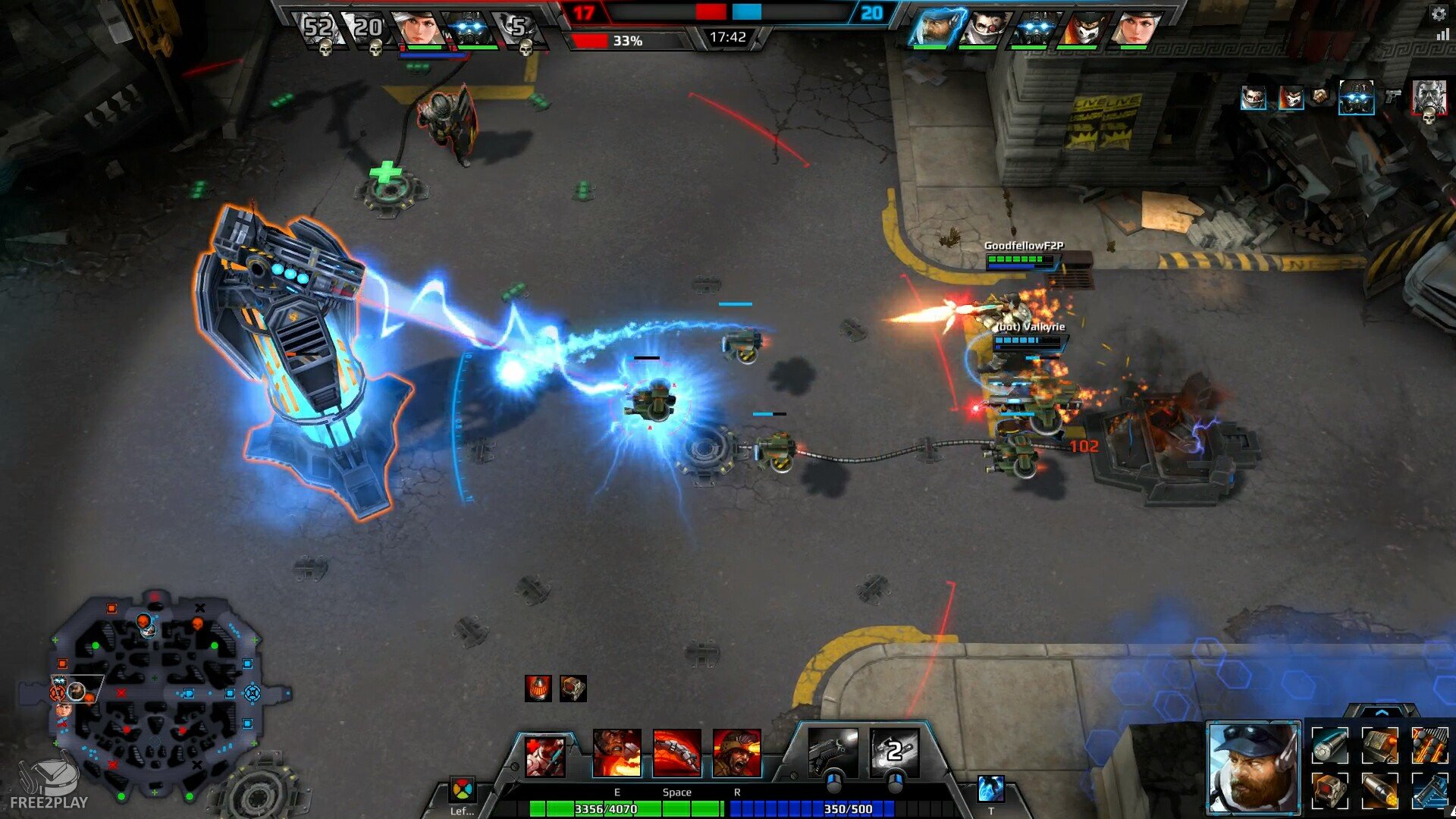Choose the pistol weapon slot
The height and width of the screenshot is (819, 1456).
pos(833,751)
